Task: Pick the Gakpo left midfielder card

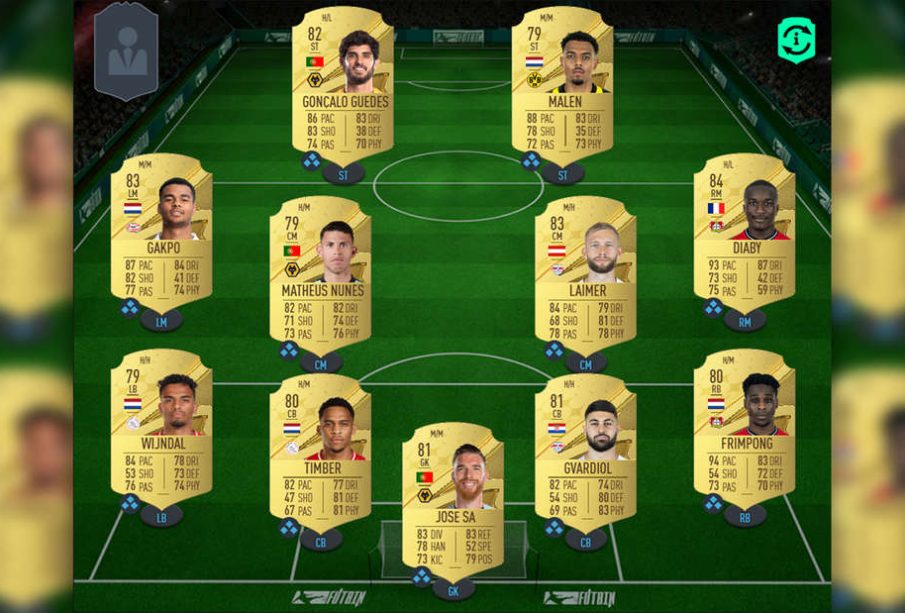Action: 161,232
